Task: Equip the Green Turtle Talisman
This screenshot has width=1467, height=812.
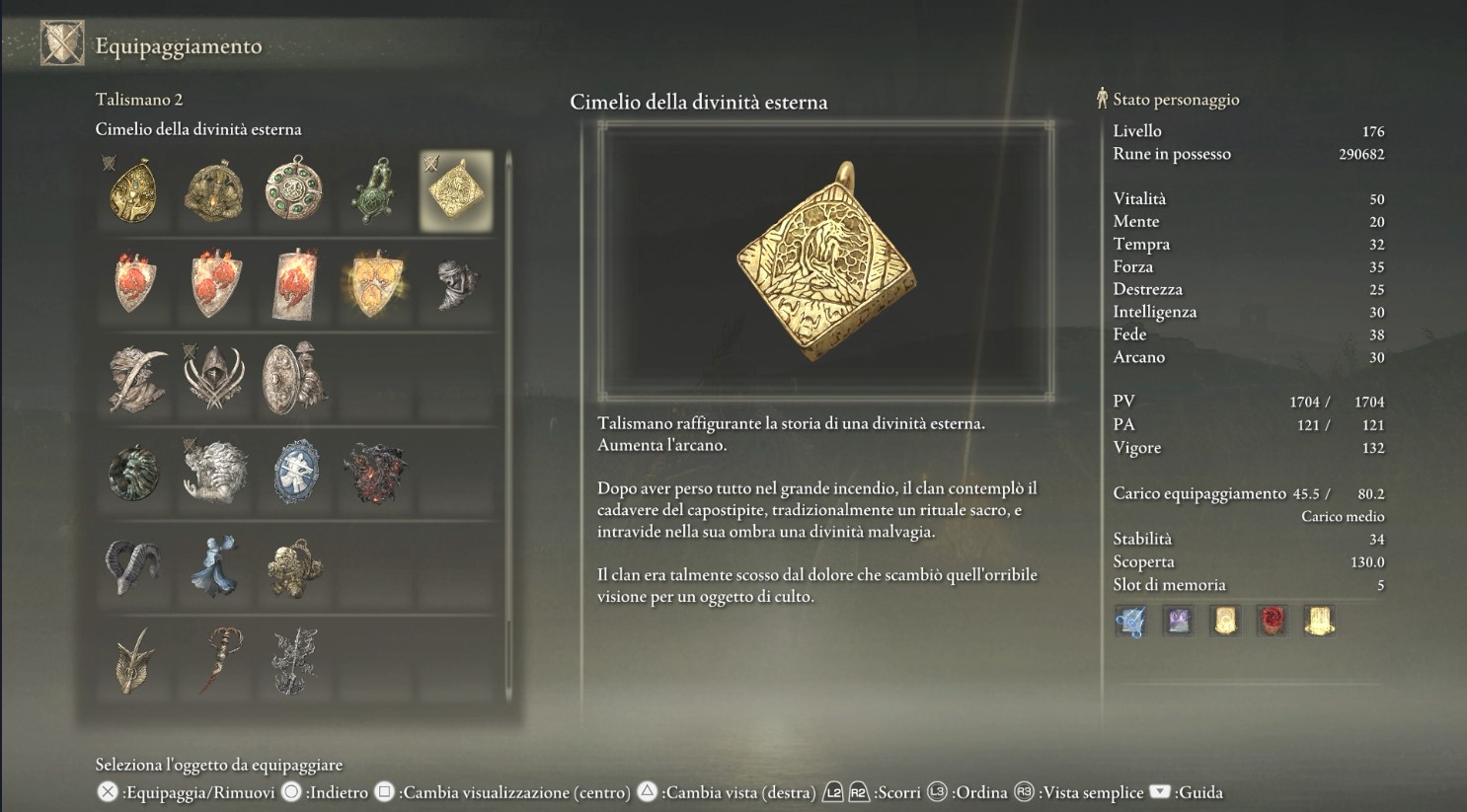Action: pyautogui.click(x=374, y=190)
